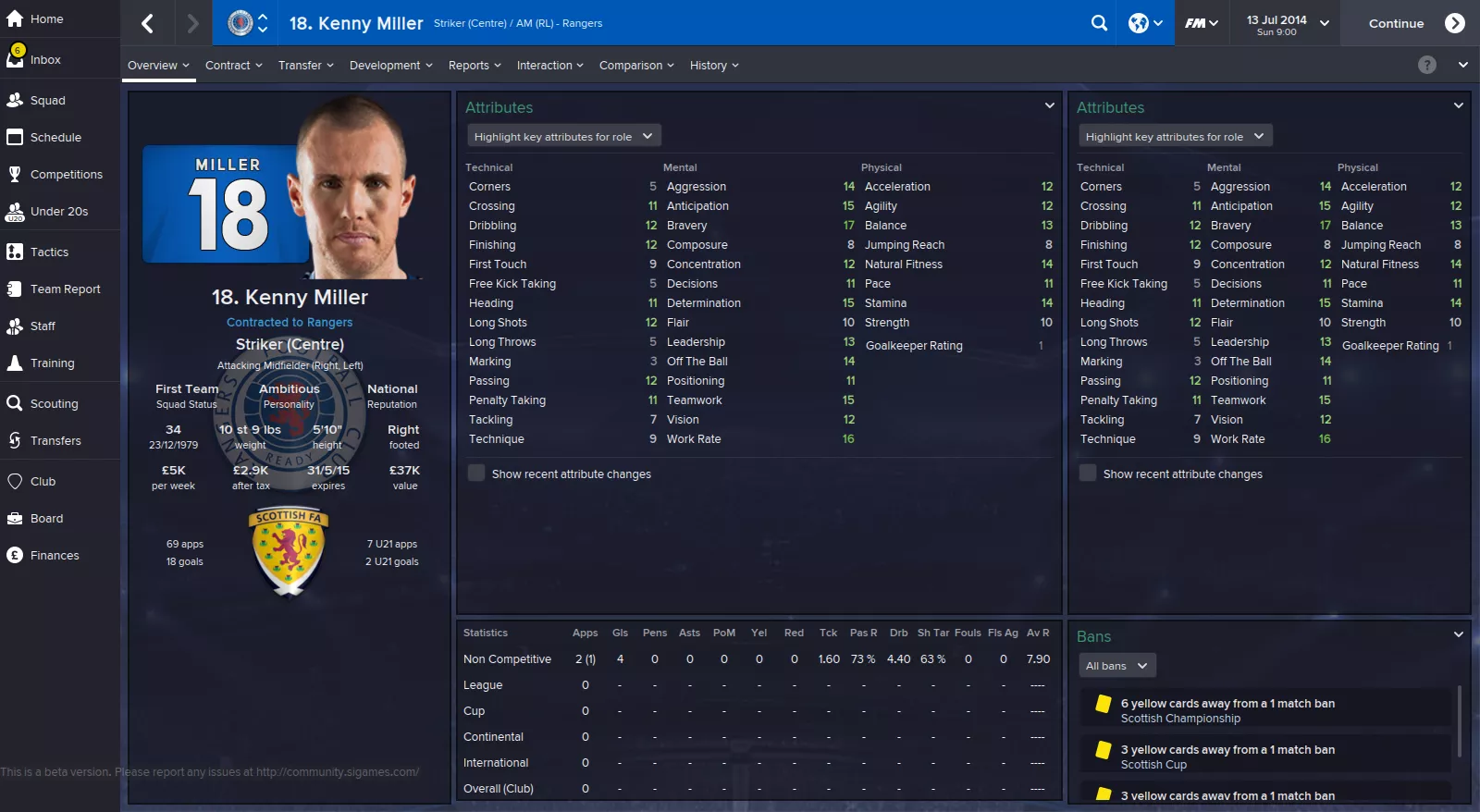Open the search magnifier in top bar

point(1099,23)
